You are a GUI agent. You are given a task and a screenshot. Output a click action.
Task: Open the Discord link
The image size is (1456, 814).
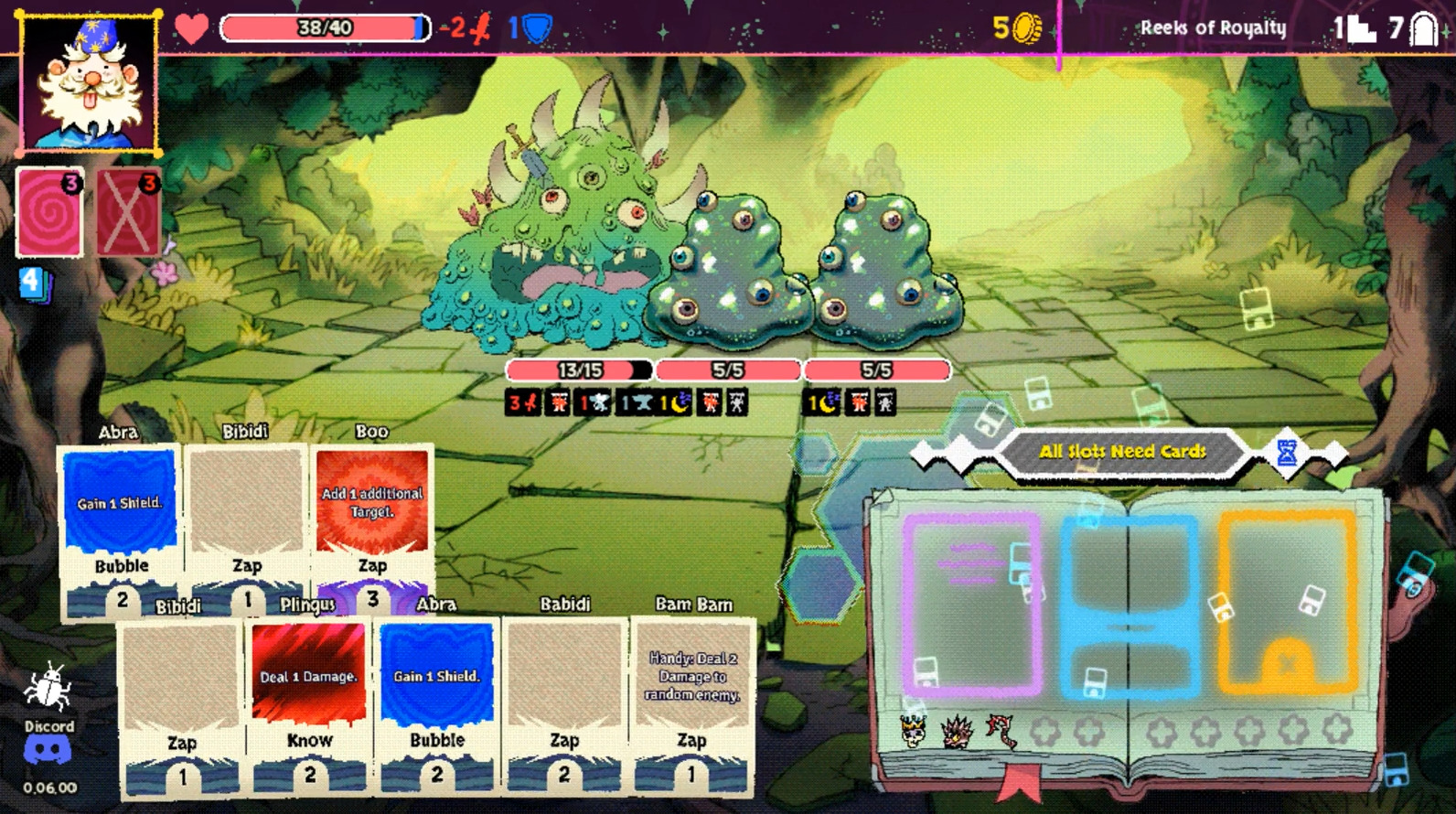tap(48, 750)
